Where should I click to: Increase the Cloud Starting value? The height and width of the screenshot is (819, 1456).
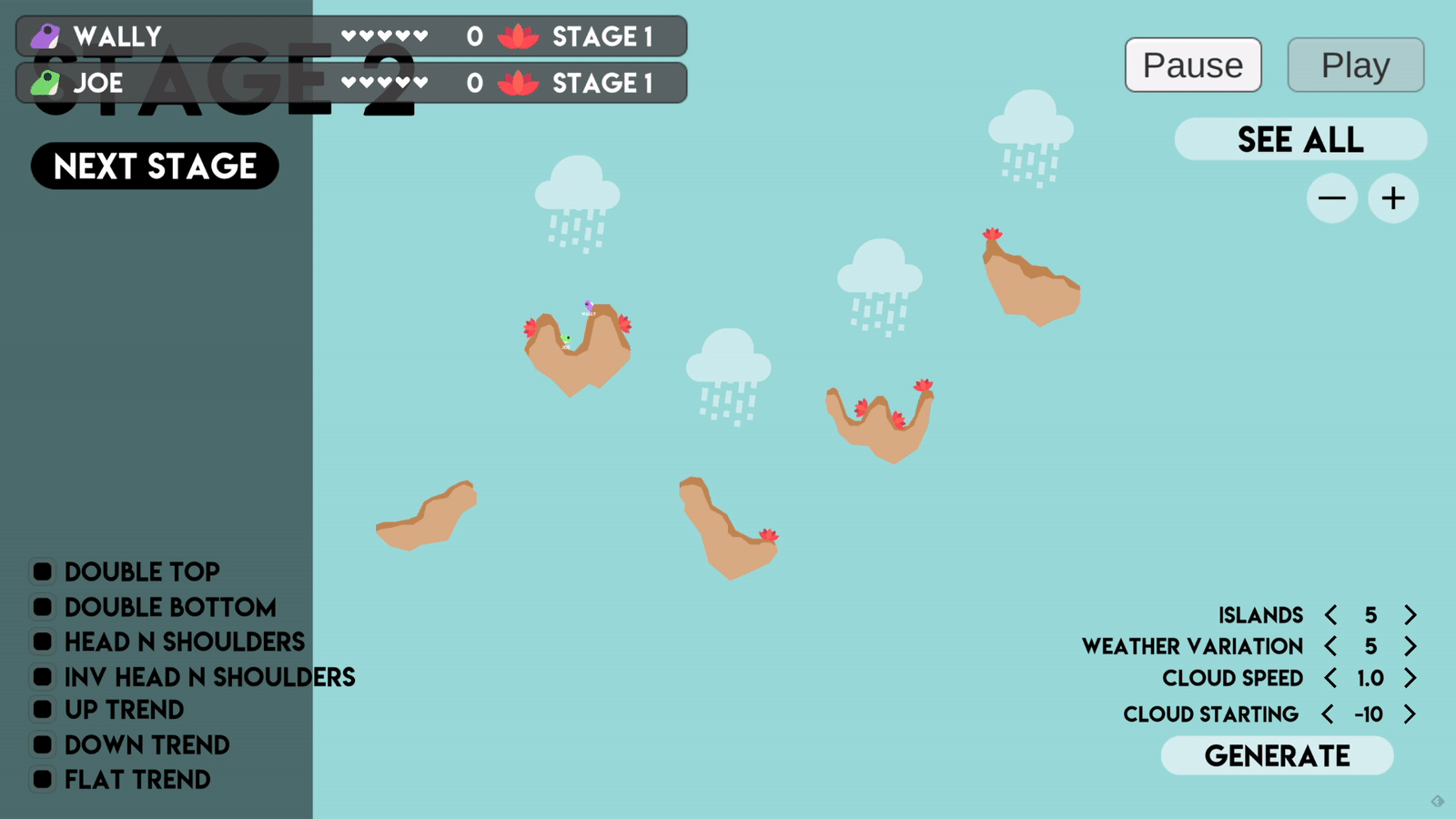tap(1410, 714)
